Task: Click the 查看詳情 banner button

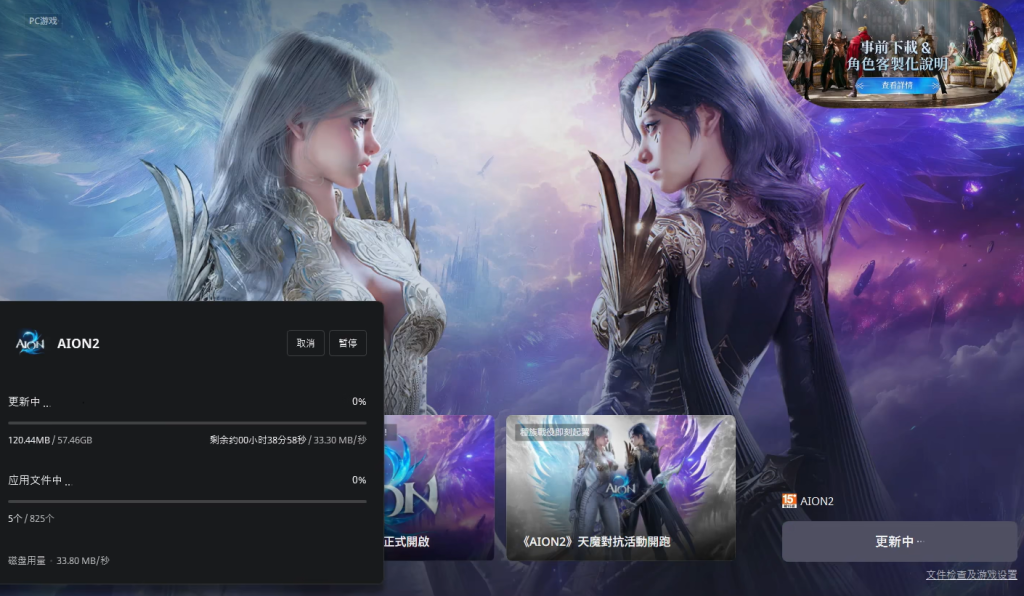Action: point(896,86)
